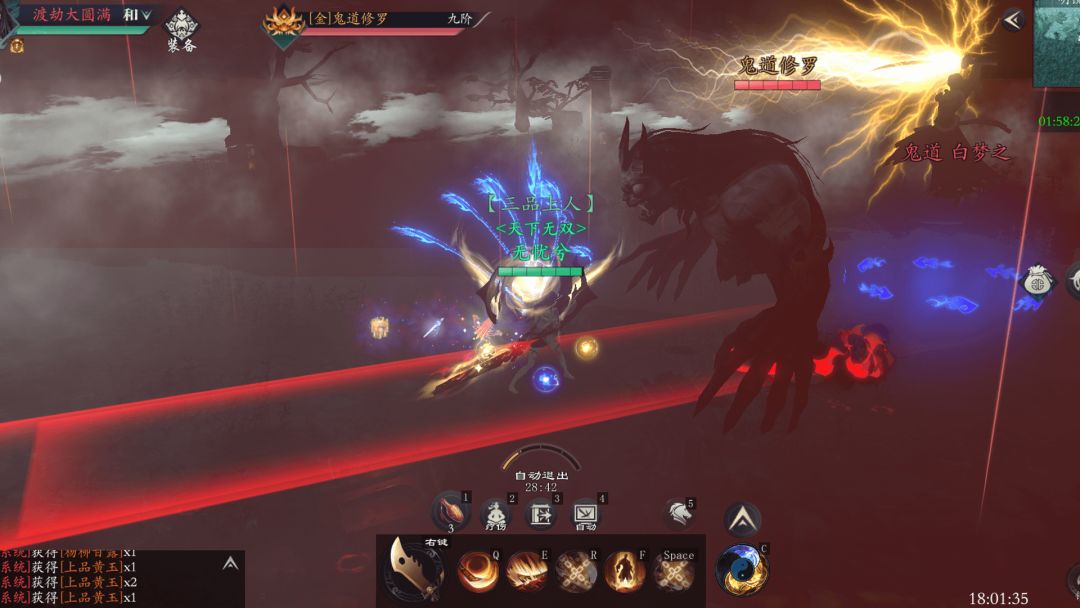
Task: Open the 装备 equipment panel
Action: pos(181,29)
